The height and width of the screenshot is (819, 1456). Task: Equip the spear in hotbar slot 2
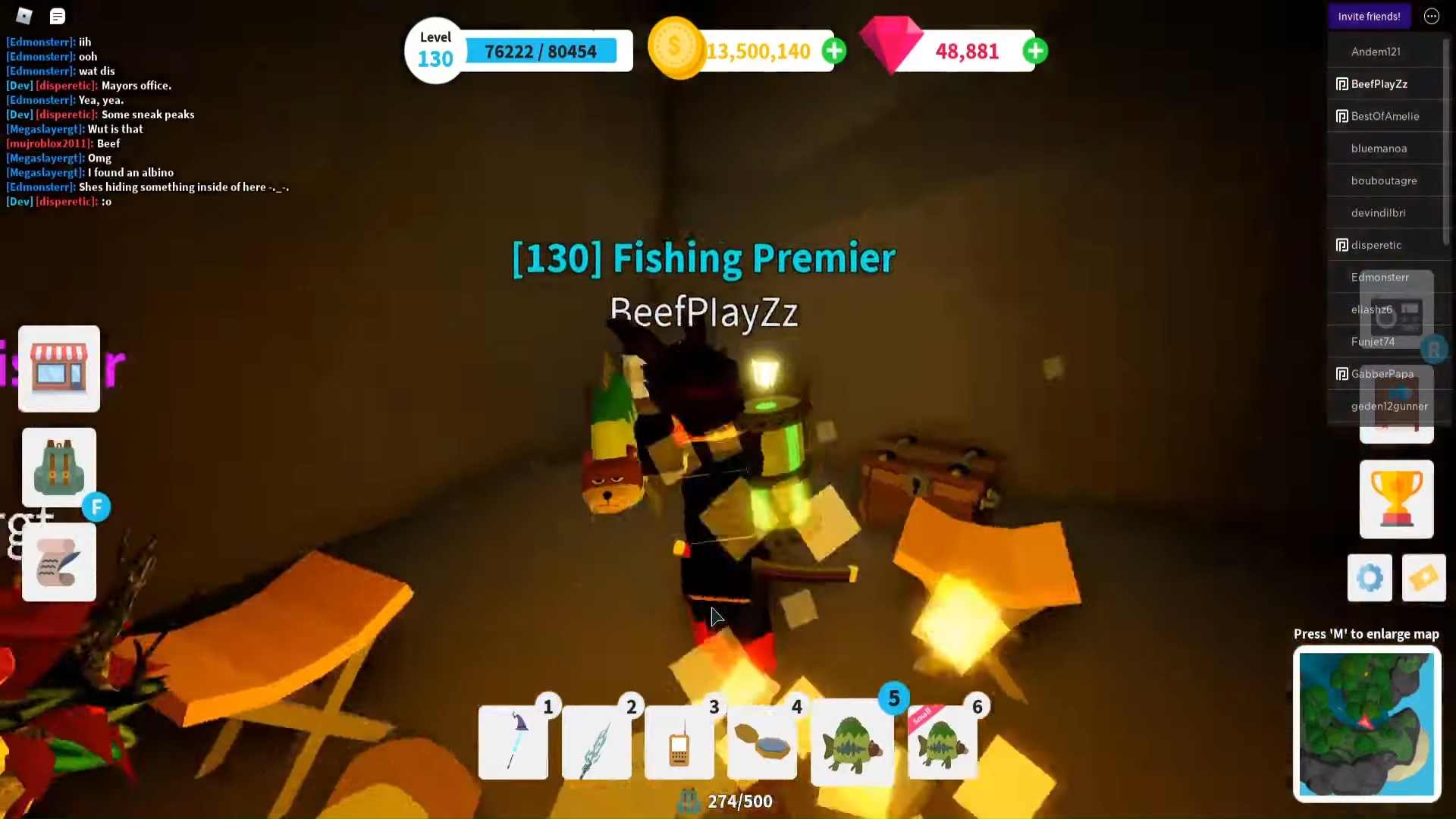point(596,743)
